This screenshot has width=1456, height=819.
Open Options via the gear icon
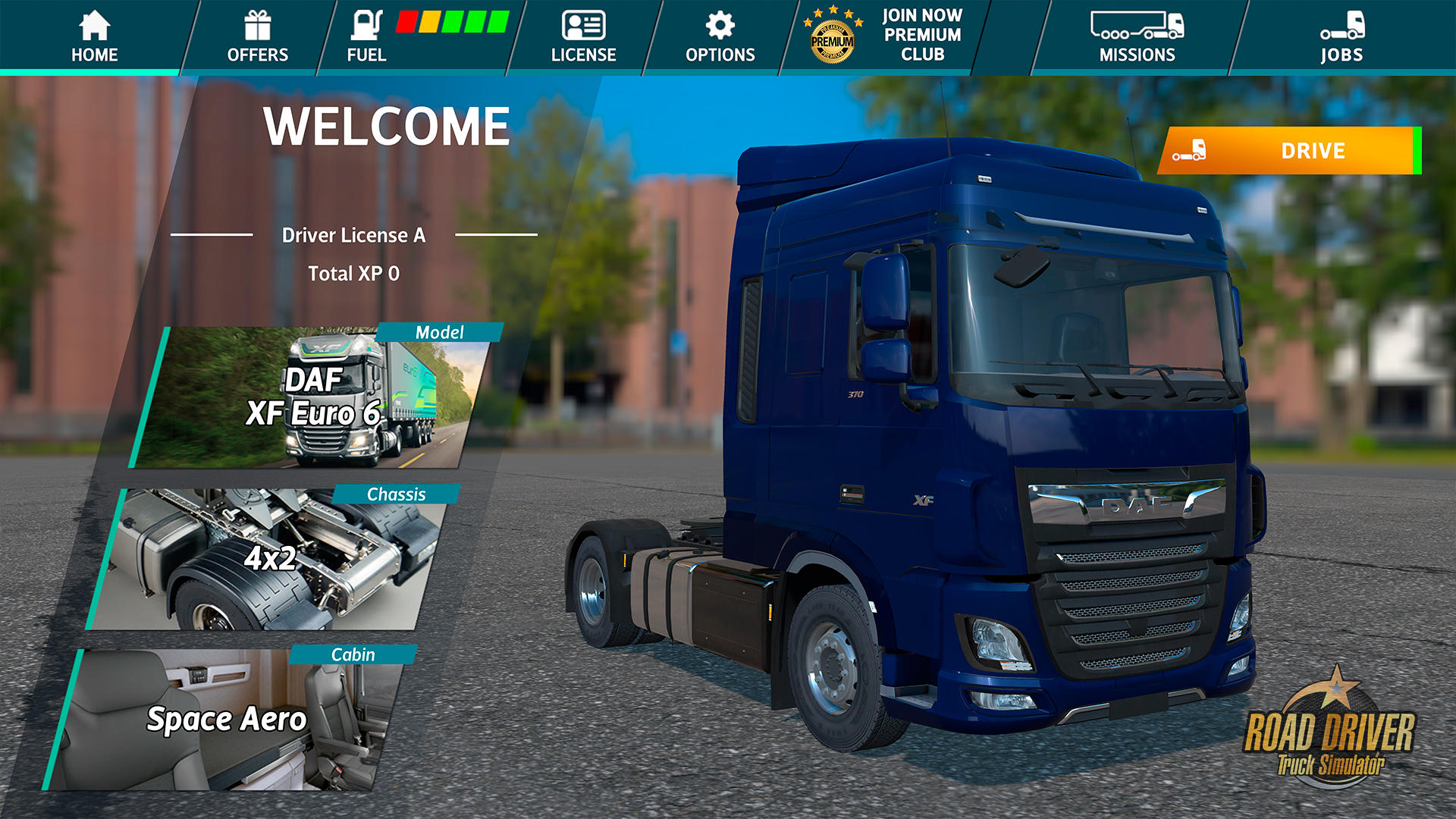tap(719, 24)
